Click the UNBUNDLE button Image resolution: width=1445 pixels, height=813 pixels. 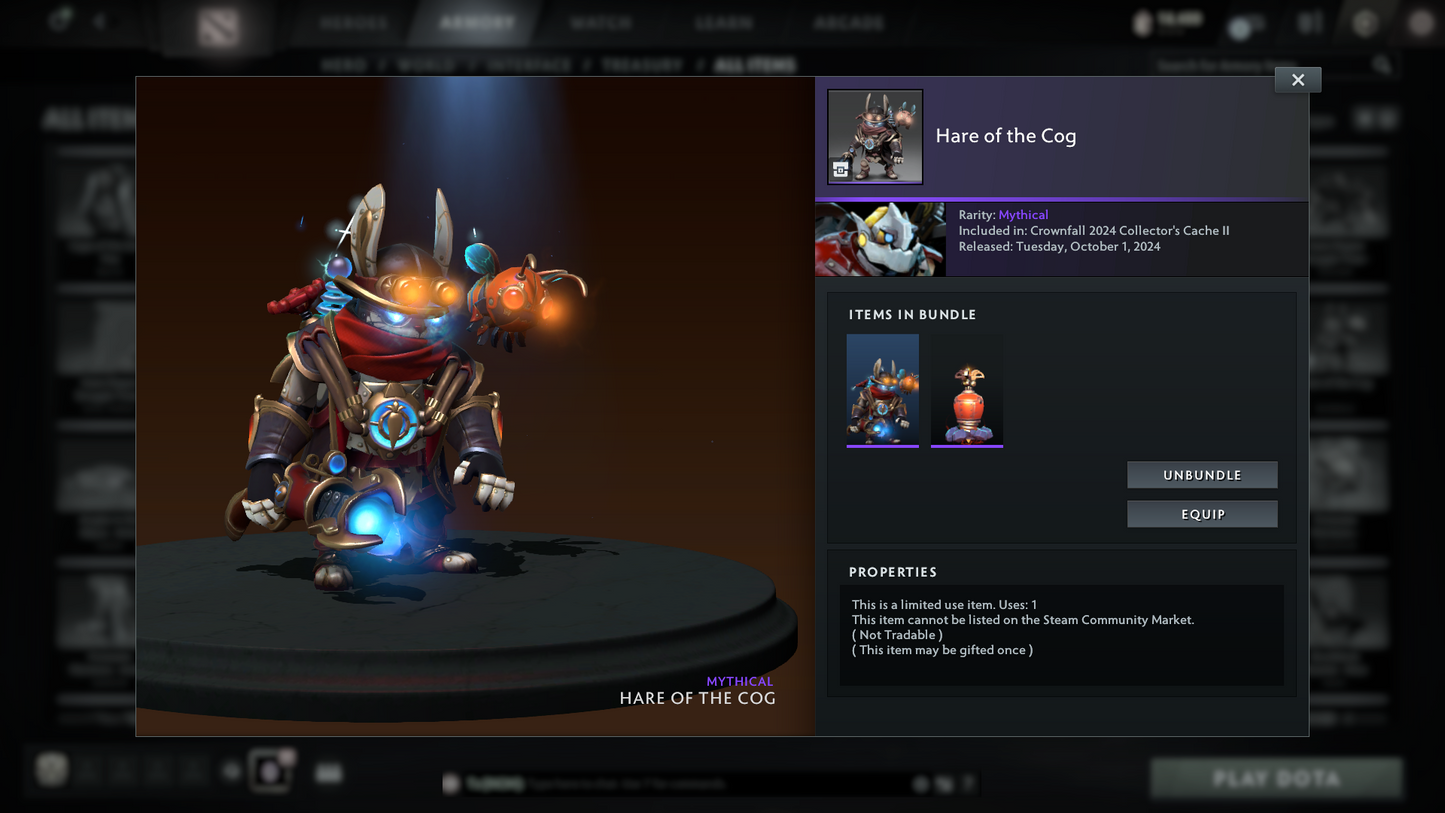point(1202,474)
